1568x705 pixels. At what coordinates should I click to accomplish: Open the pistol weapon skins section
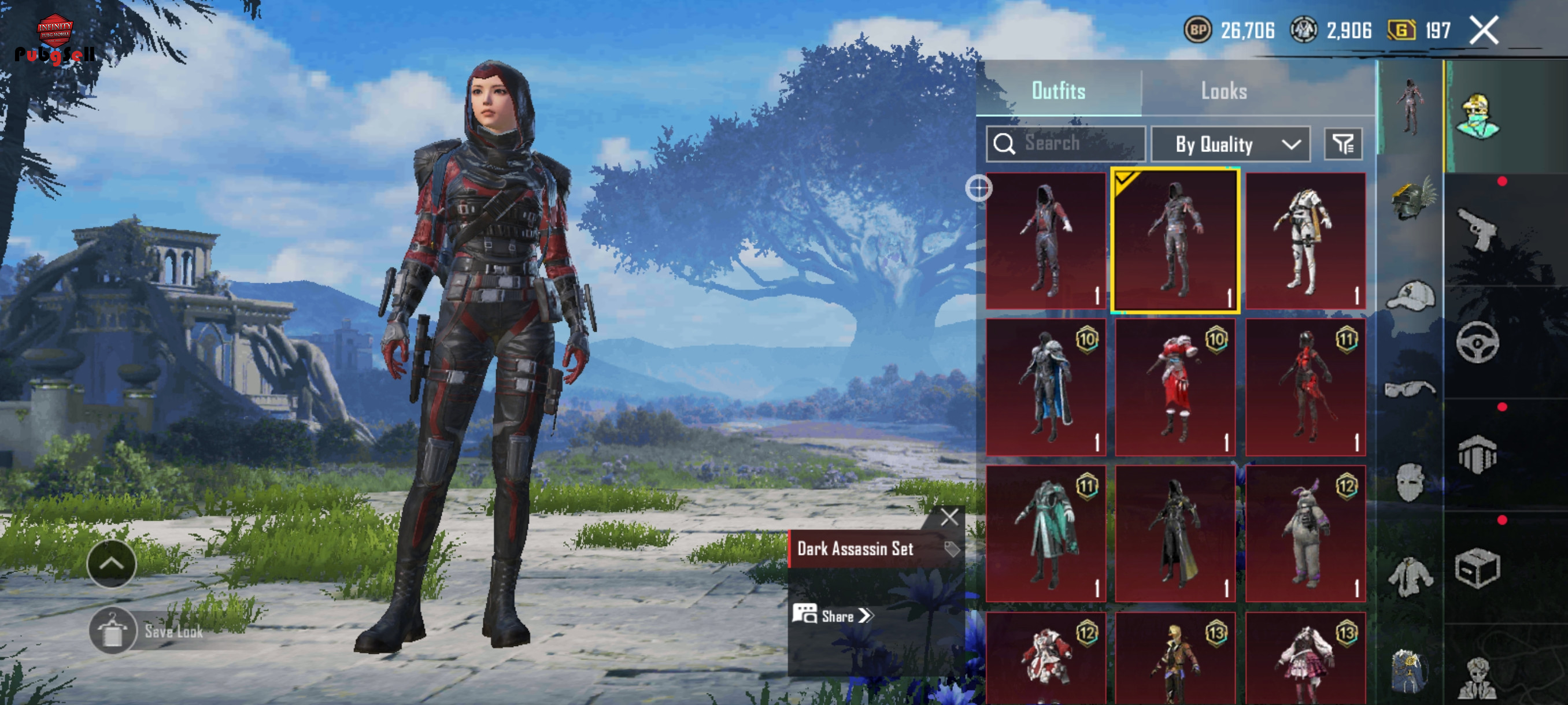click(1477, 229)
